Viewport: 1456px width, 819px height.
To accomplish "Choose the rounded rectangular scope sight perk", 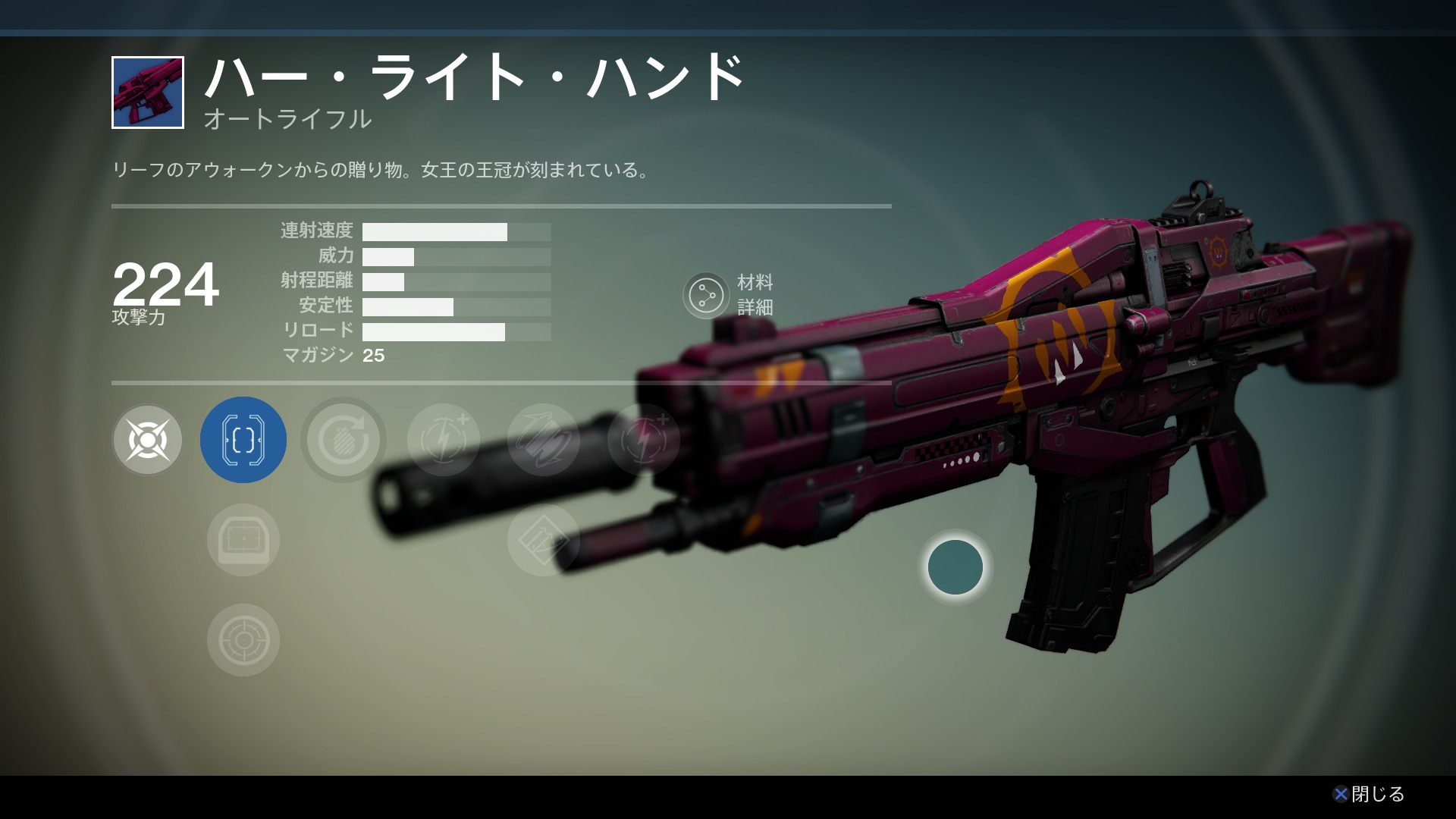I will pyautogui.click(x=243, y=540).
